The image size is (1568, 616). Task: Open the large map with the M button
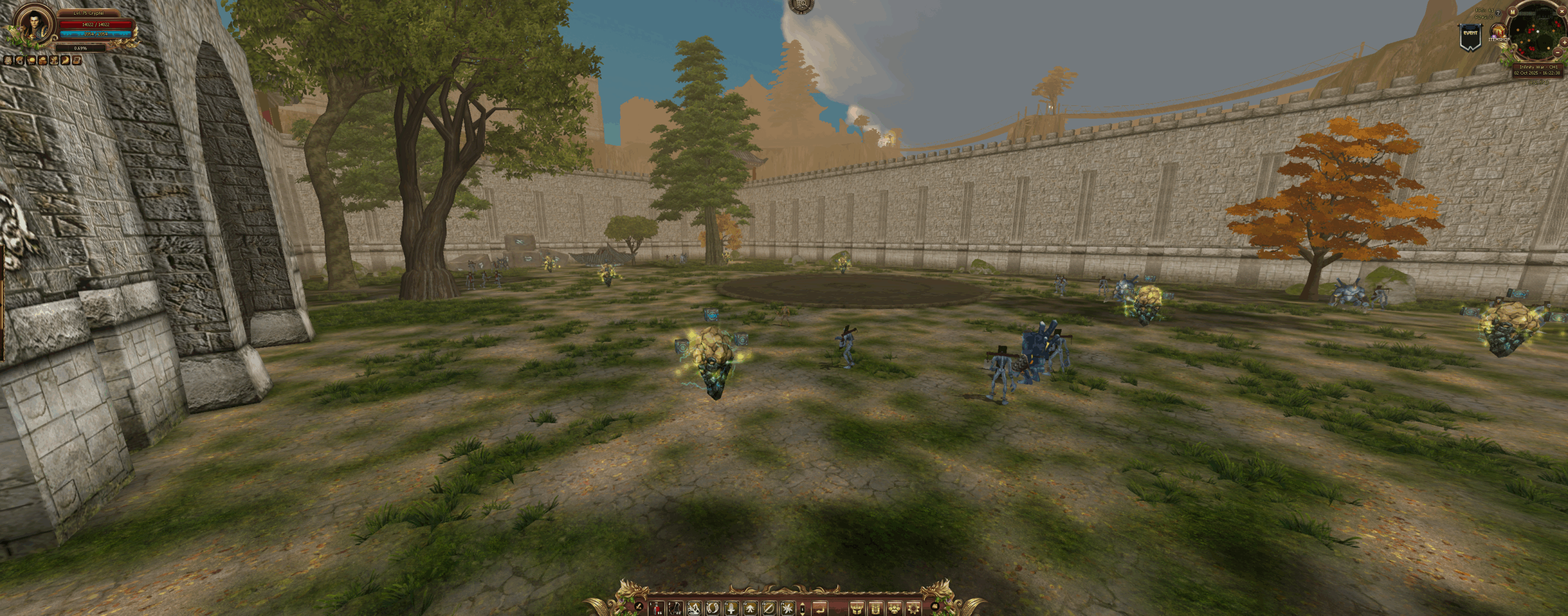point(1512,12)
